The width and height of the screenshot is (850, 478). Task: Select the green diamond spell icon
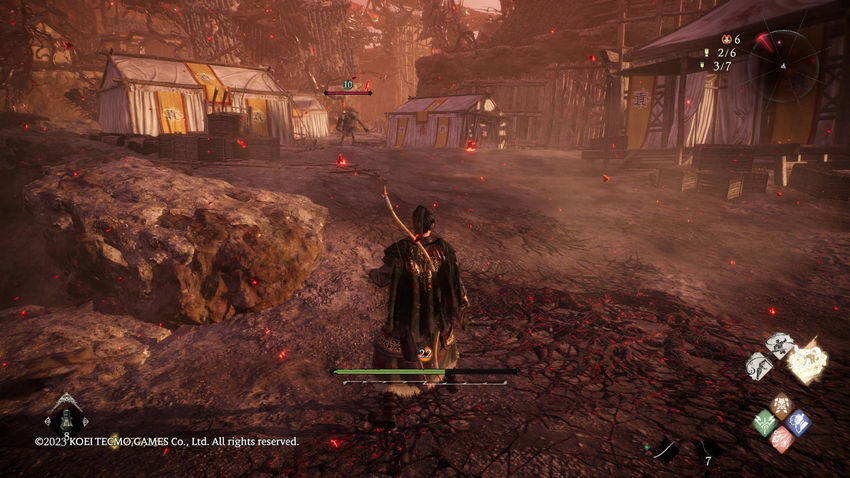tap(764, 423)
